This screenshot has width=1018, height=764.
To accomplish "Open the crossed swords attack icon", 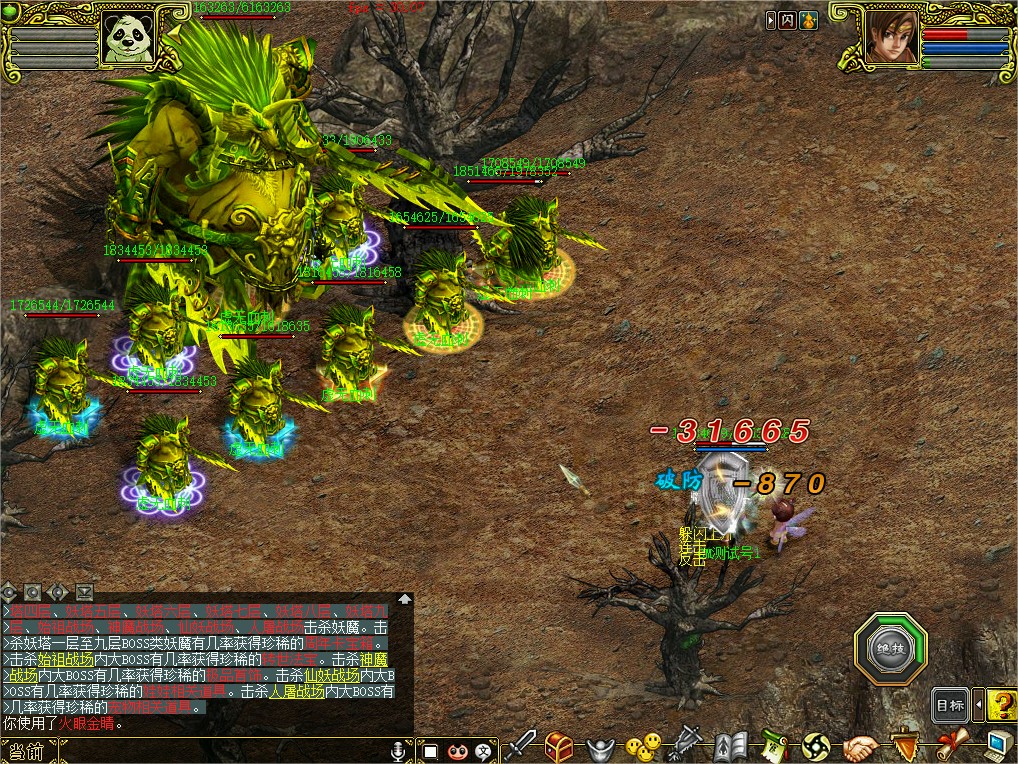I will pos(523,745).
